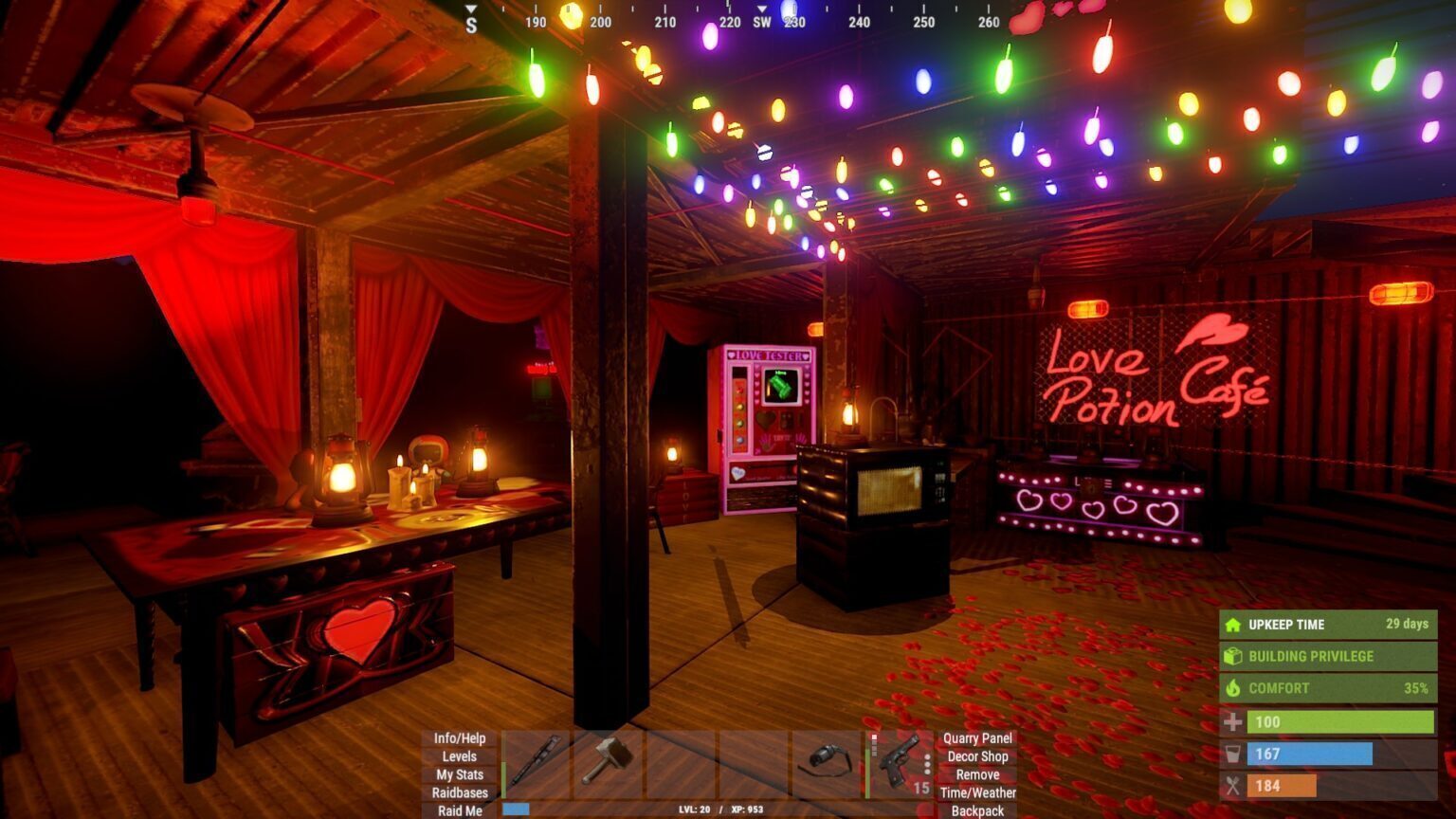Viewport: 1456px width, 819px height.
Task: Show the Levels menu
Action: [x=460, y=756]
